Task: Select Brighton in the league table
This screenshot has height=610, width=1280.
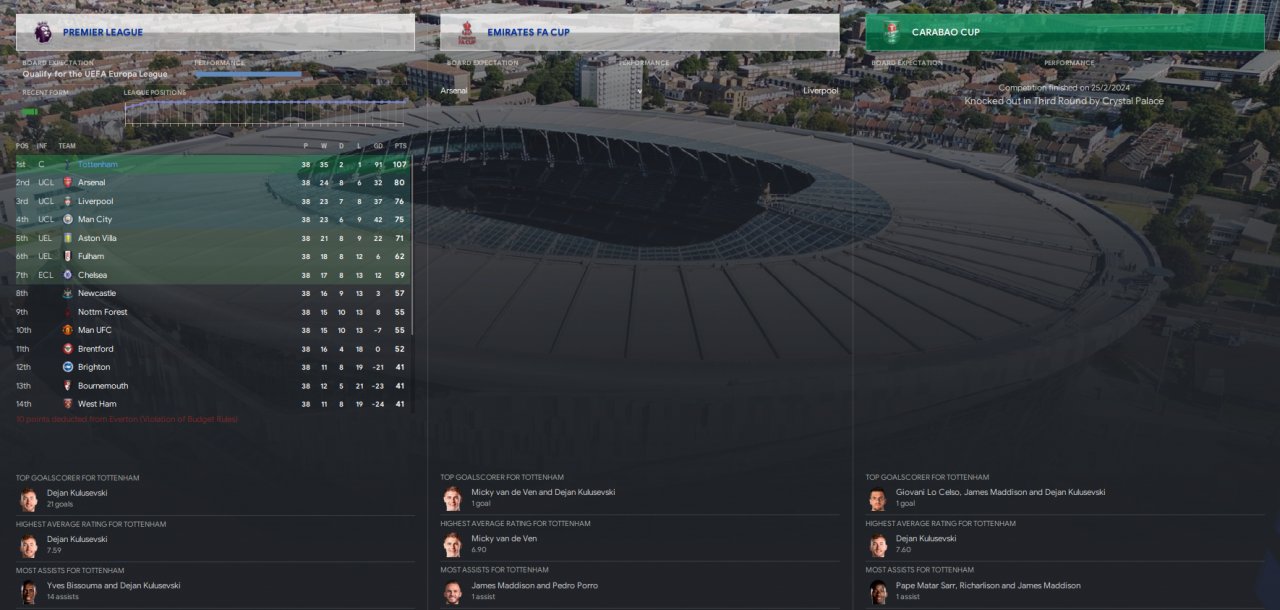Action: point(94,367)
